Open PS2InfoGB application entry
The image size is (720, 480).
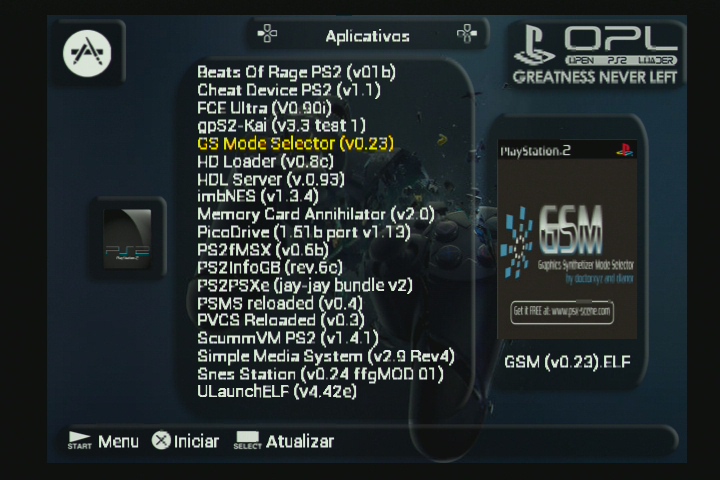[270, 267]
